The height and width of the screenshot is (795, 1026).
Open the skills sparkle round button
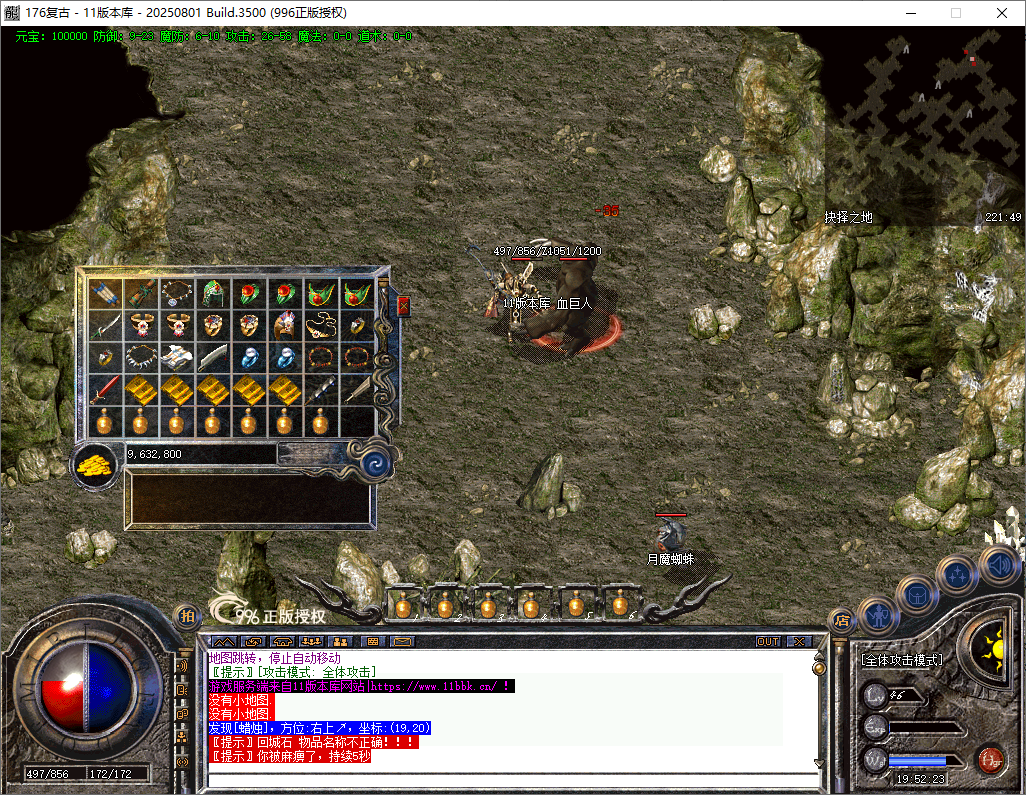(957, 575)
